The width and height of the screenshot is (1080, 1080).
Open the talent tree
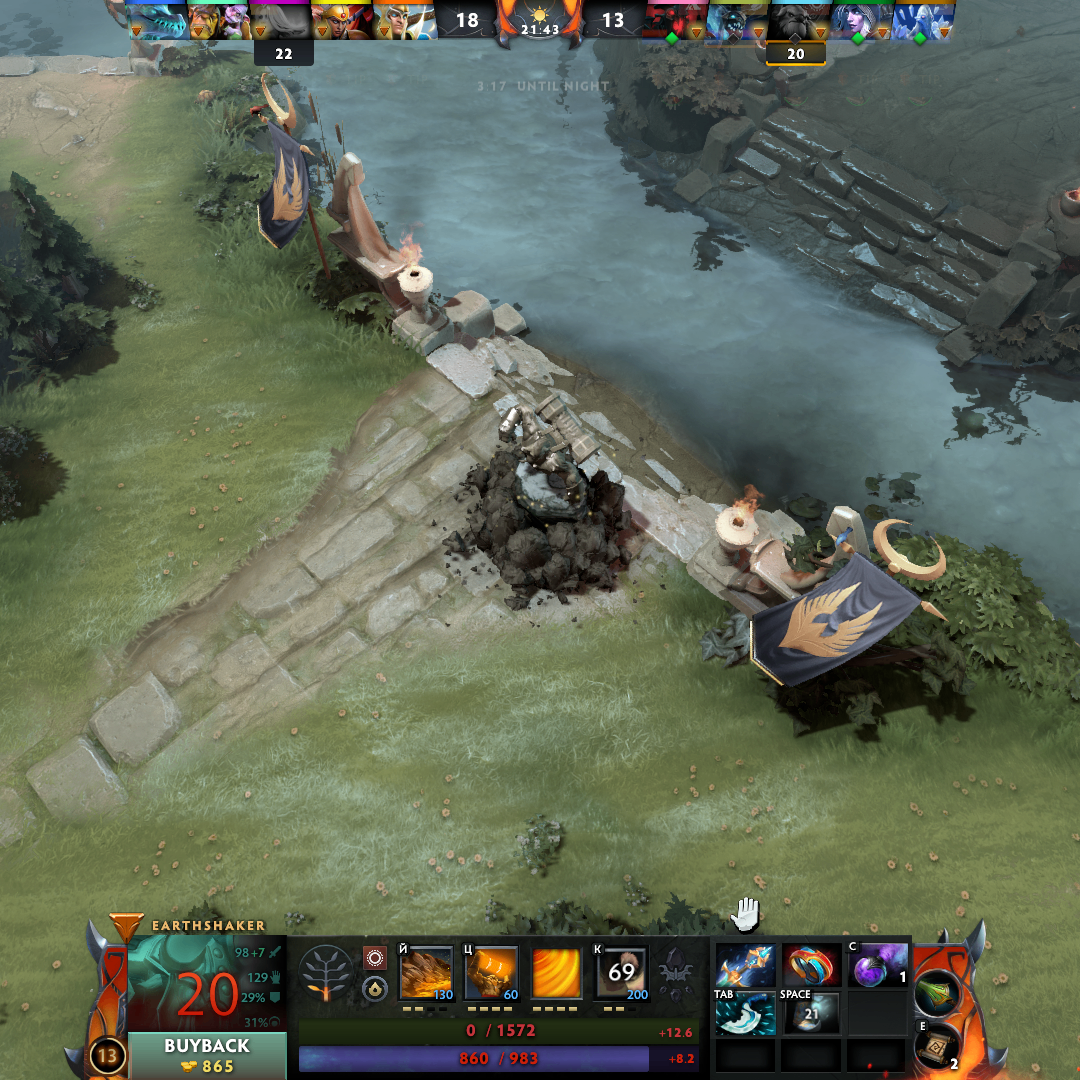[326, 973]
